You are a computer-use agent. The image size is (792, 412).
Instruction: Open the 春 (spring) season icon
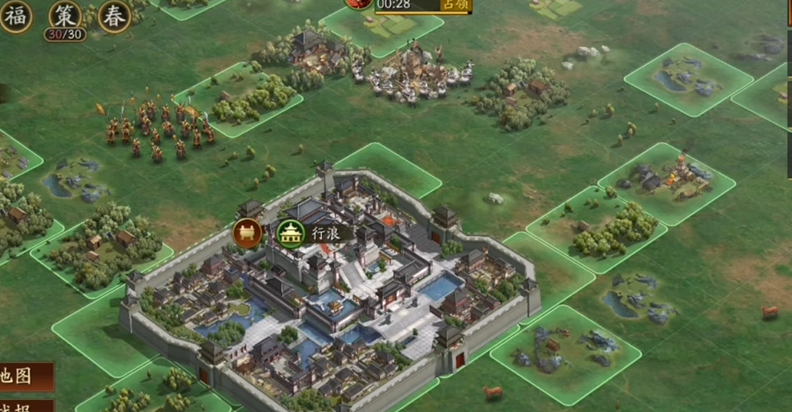pos(114,16)
